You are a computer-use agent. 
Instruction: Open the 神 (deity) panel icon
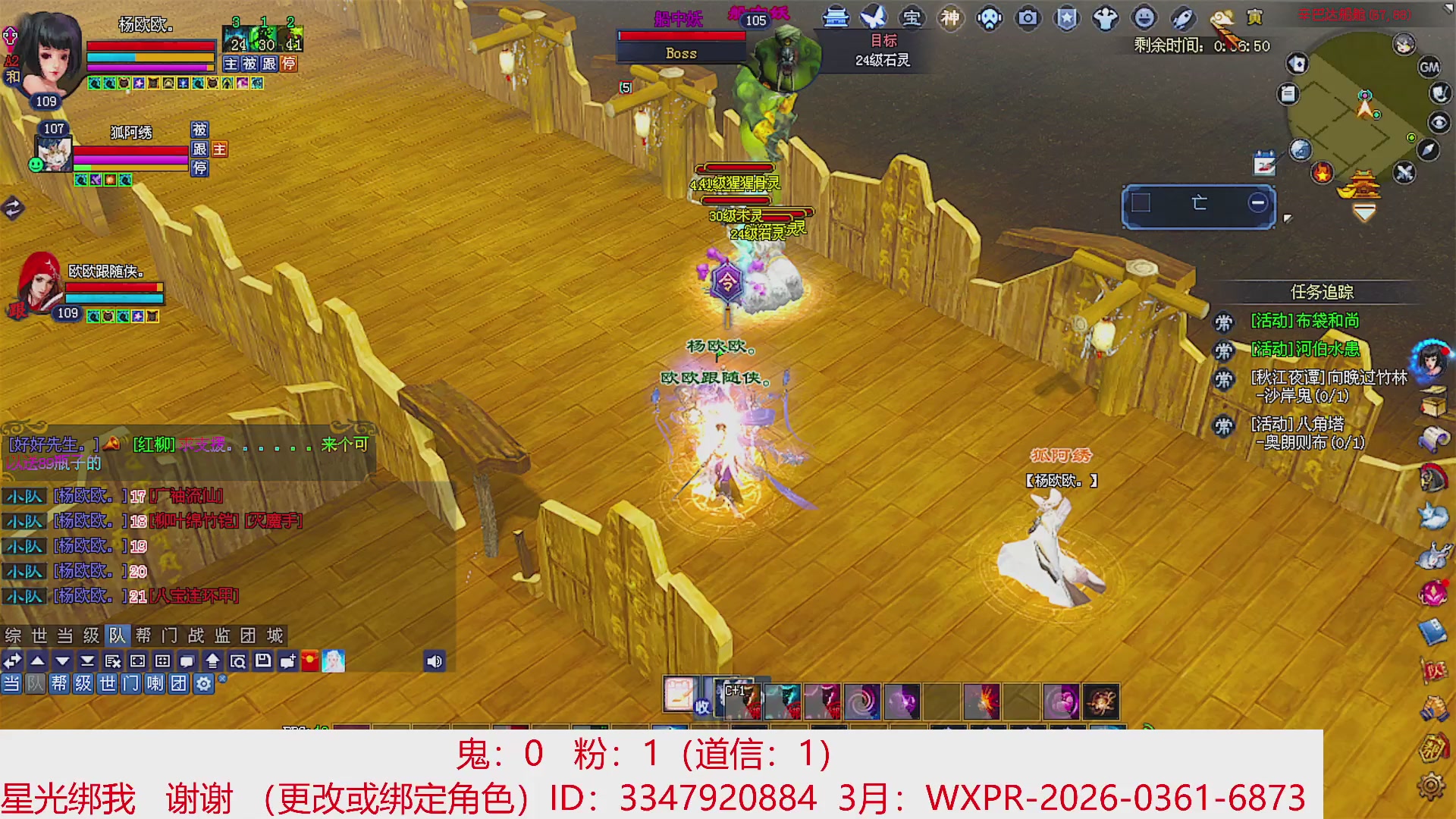pyautogui.click(x=949, y=19)
